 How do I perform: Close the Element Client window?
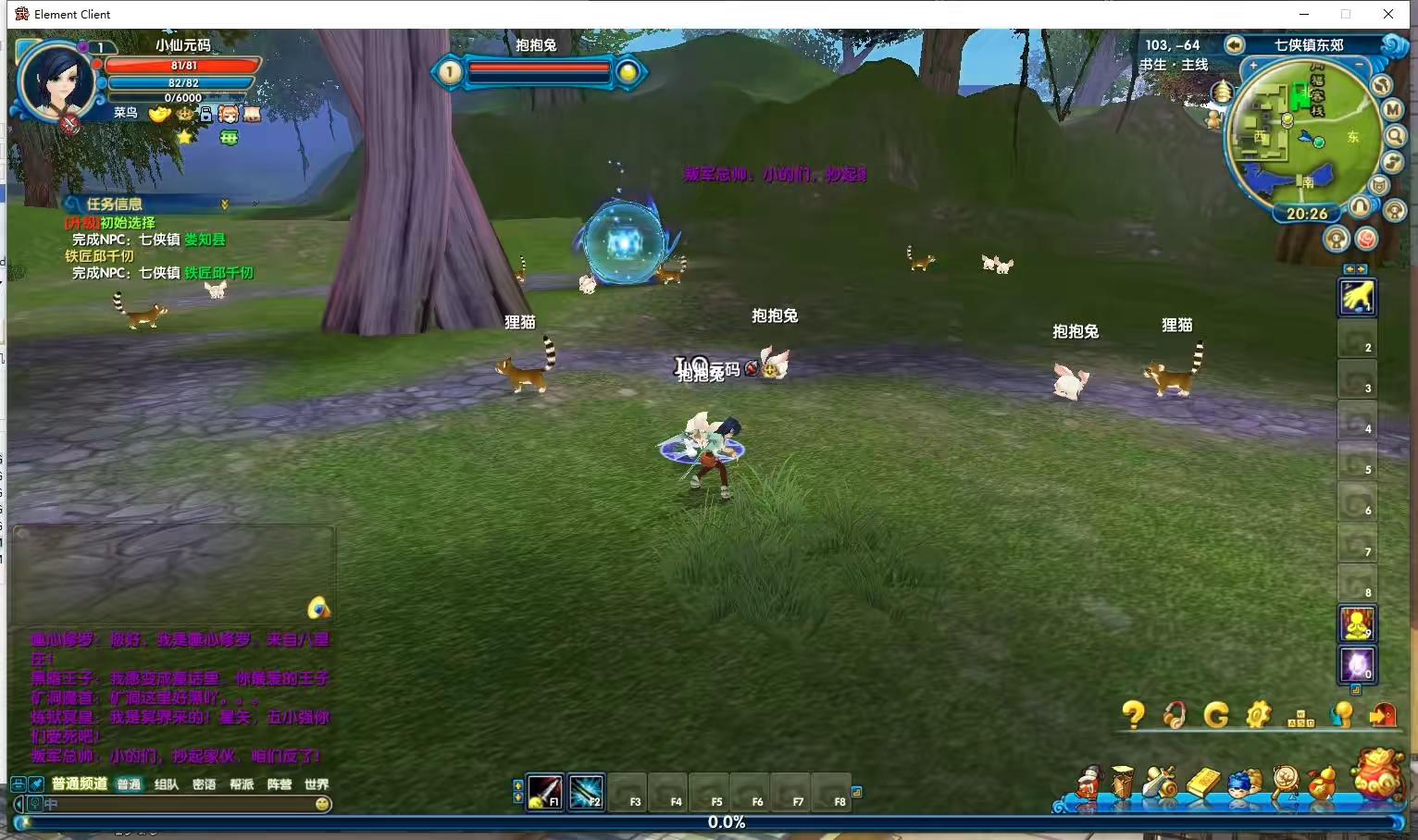point(1387,14)
